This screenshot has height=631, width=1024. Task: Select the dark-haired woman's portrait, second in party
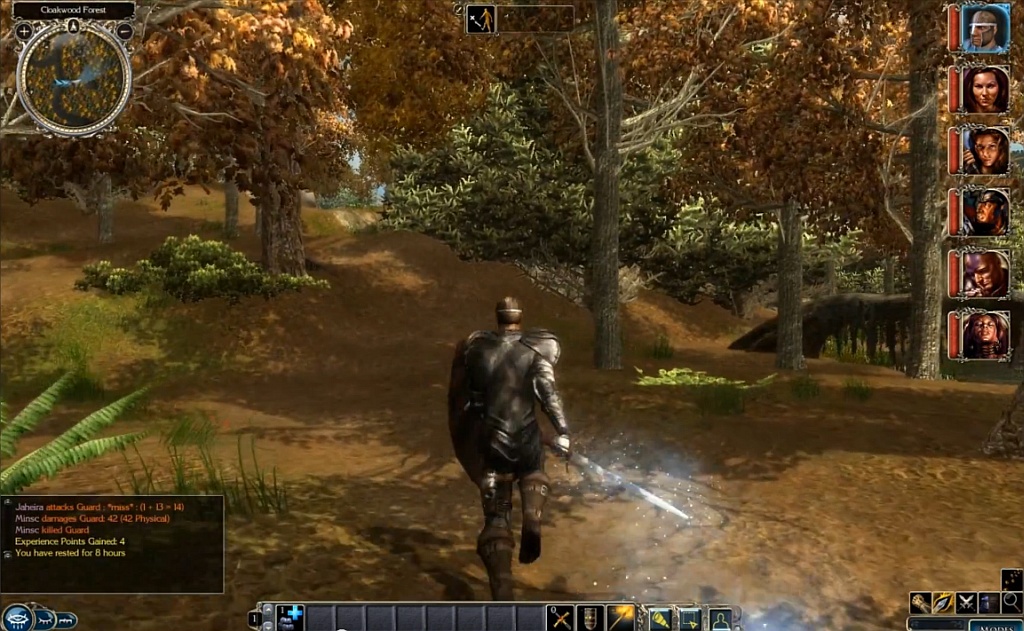[x=985, y=90]
